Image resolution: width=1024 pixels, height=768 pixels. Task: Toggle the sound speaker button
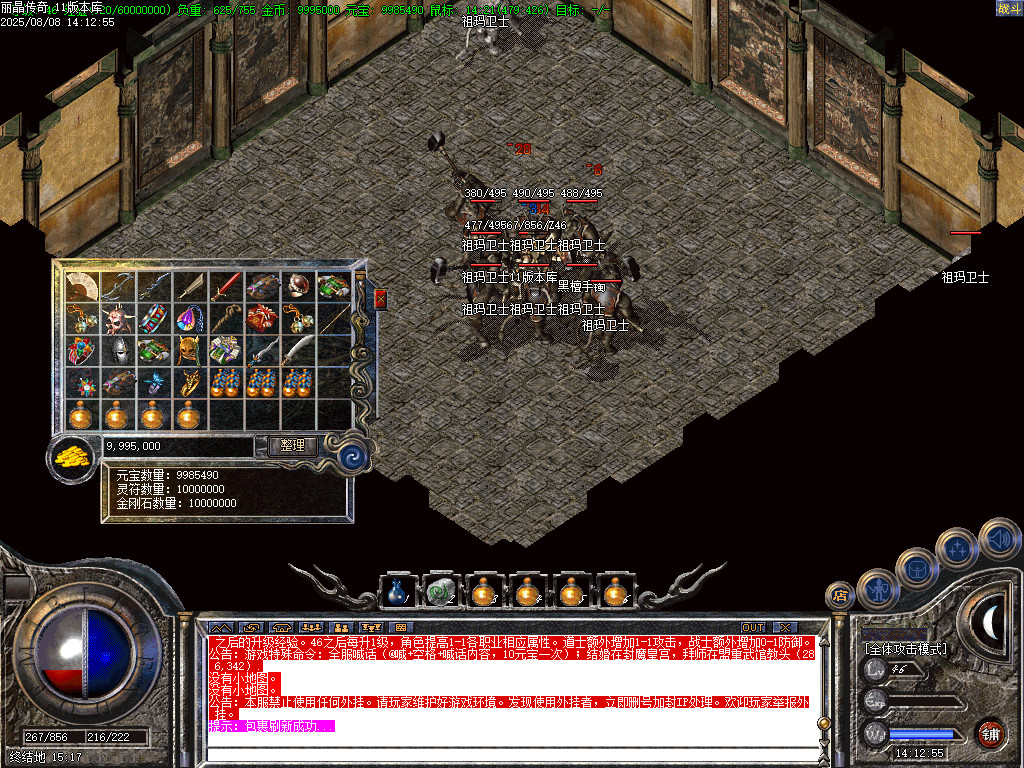pyautogui.click(x=998, y=538)
